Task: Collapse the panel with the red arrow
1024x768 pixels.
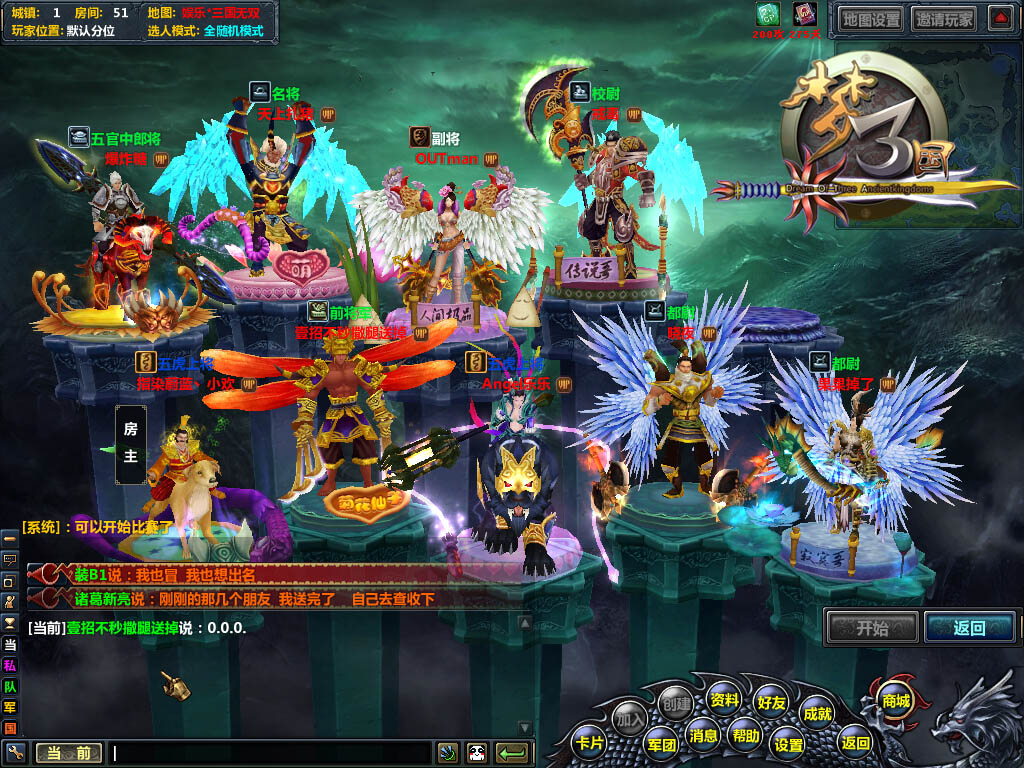Action: 1000,18
